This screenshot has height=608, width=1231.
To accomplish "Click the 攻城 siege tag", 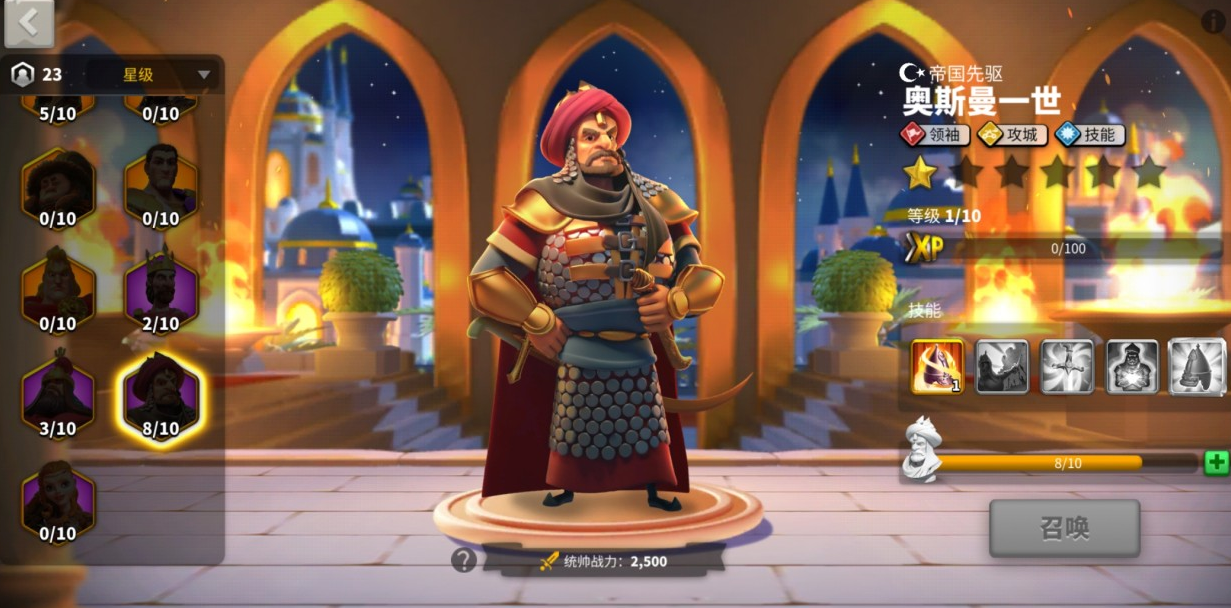I will 1012,134.
